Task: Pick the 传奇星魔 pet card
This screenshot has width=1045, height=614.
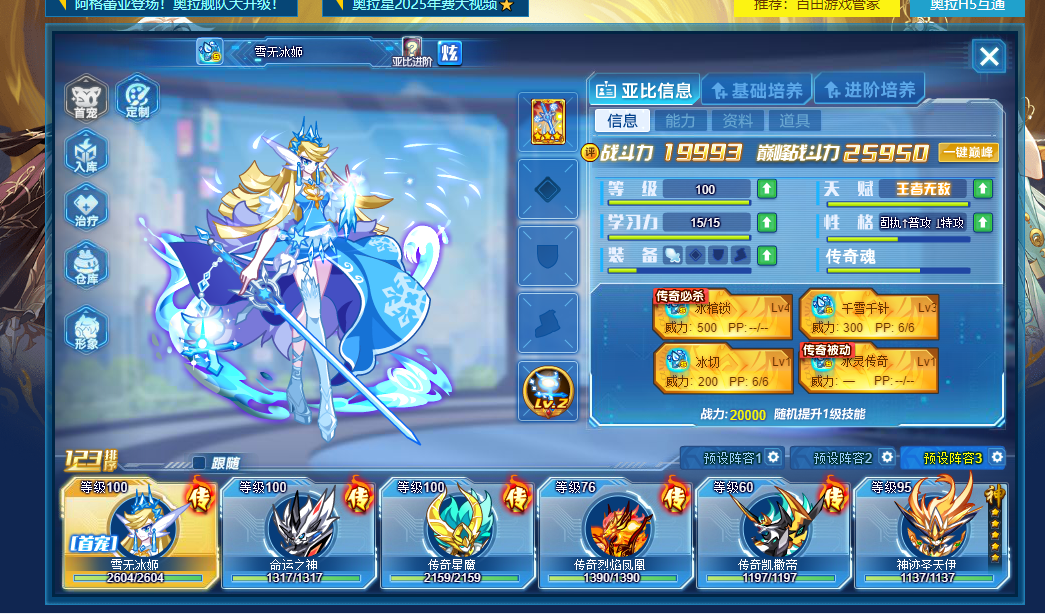Action: [x=454, y=533]
